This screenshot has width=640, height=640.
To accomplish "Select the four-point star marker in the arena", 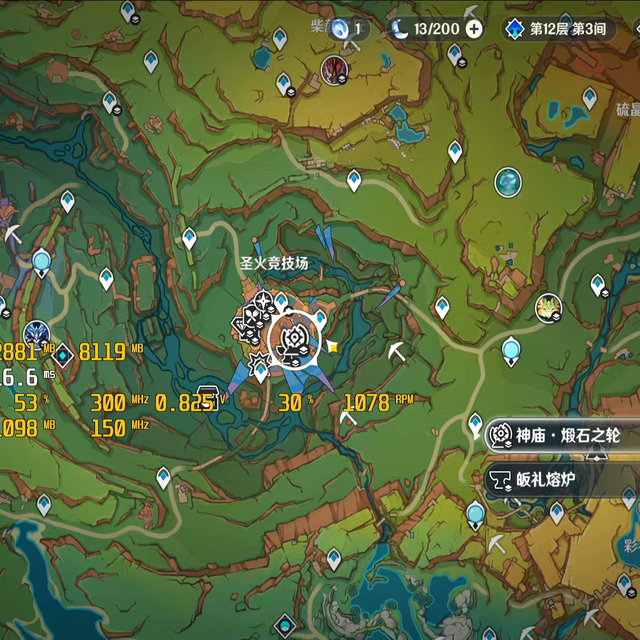I will (263, 301).
